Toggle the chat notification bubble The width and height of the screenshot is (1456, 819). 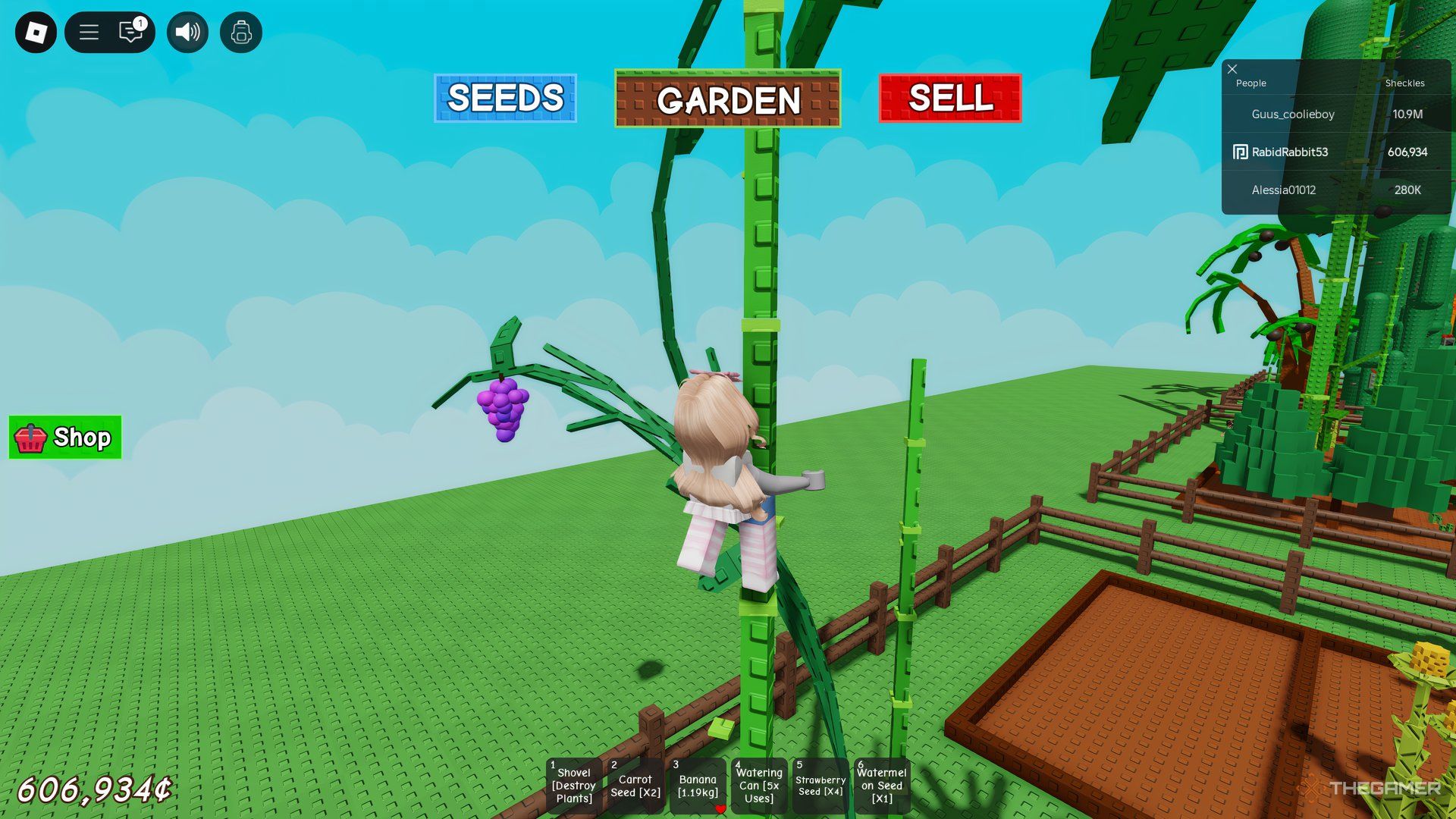tap(129, 33)
